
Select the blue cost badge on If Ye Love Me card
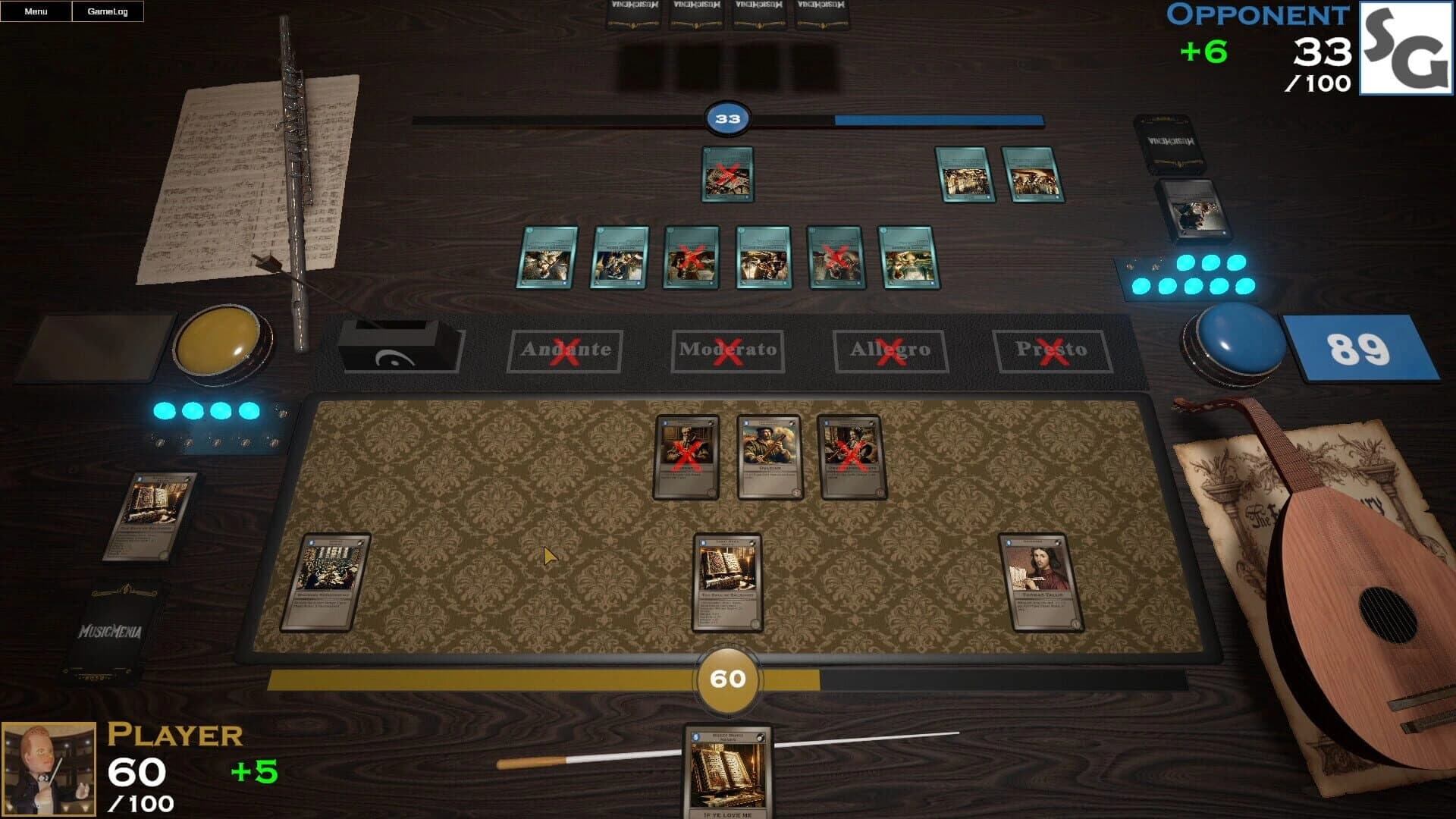tap(695, 736)
